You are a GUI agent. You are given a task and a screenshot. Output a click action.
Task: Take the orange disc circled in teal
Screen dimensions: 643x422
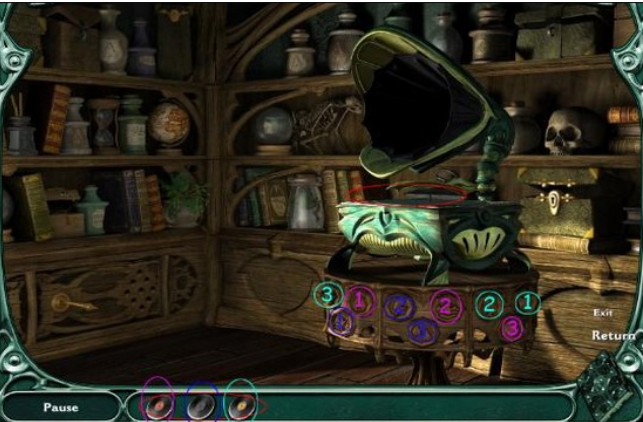(x=239, y=405)
